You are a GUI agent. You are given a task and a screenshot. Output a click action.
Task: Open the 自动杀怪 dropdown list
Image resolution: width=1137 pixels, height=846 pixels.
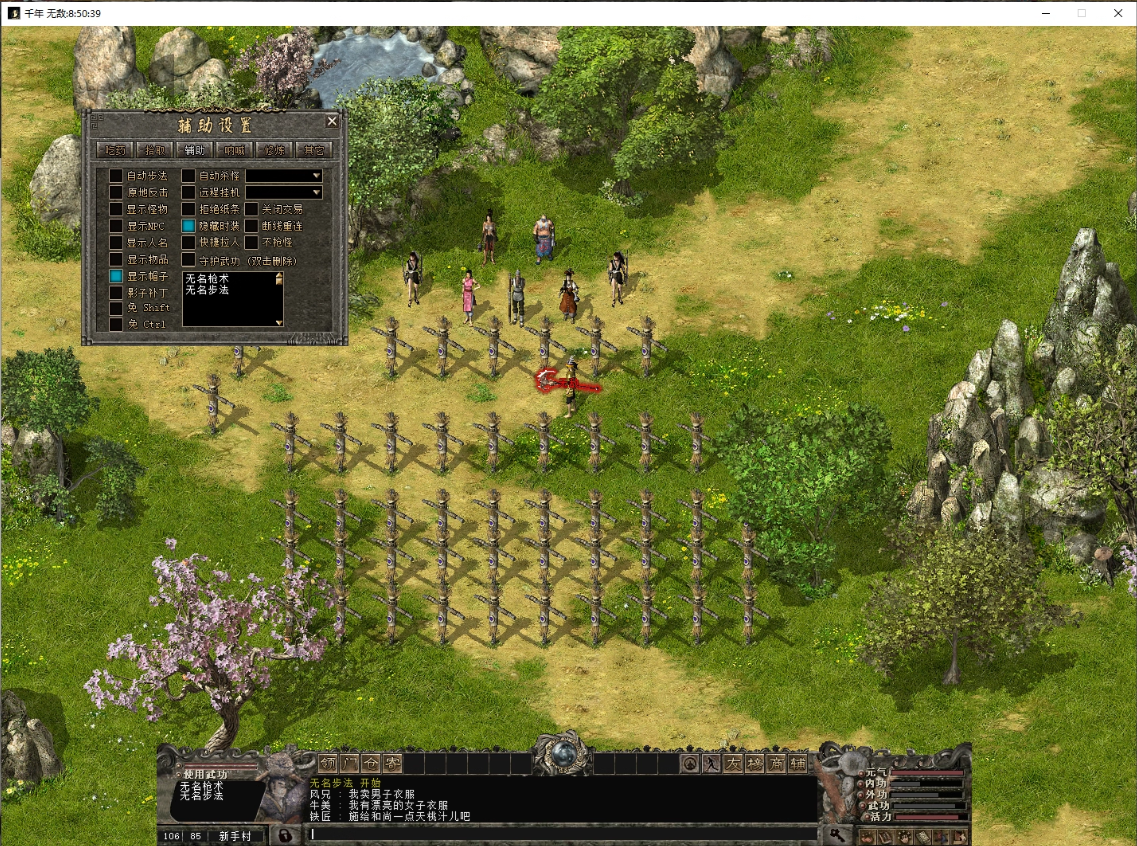[316, 176]
